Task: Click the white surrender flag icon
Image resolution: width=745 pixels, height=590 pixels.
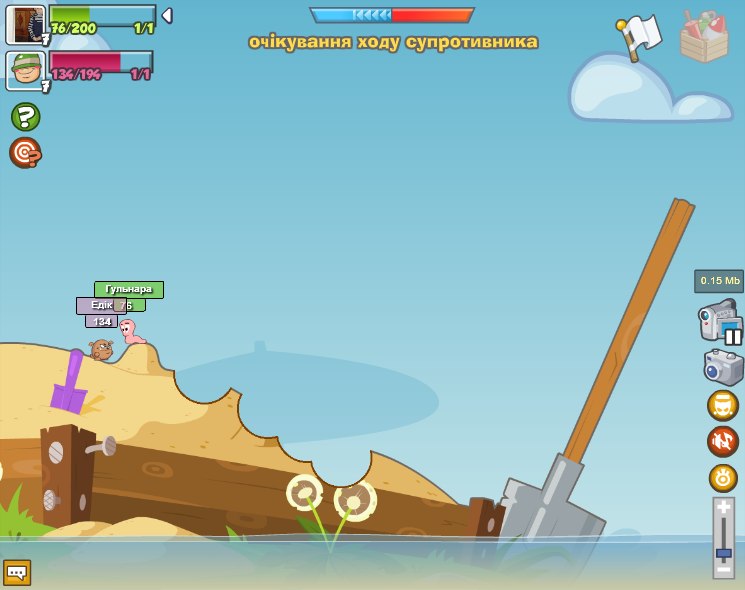Action: tap(640, 37)
